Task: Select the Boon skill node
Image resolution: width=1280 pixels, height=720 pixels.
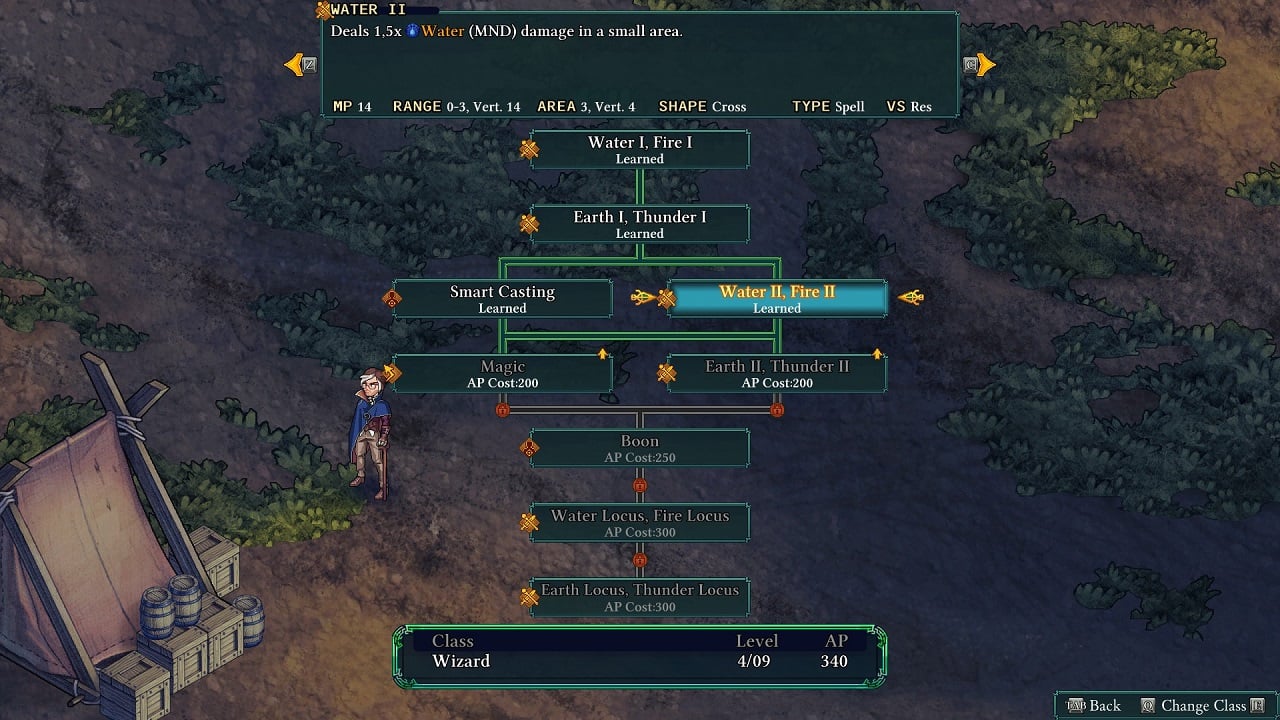Action: click(x=640, y=448)
